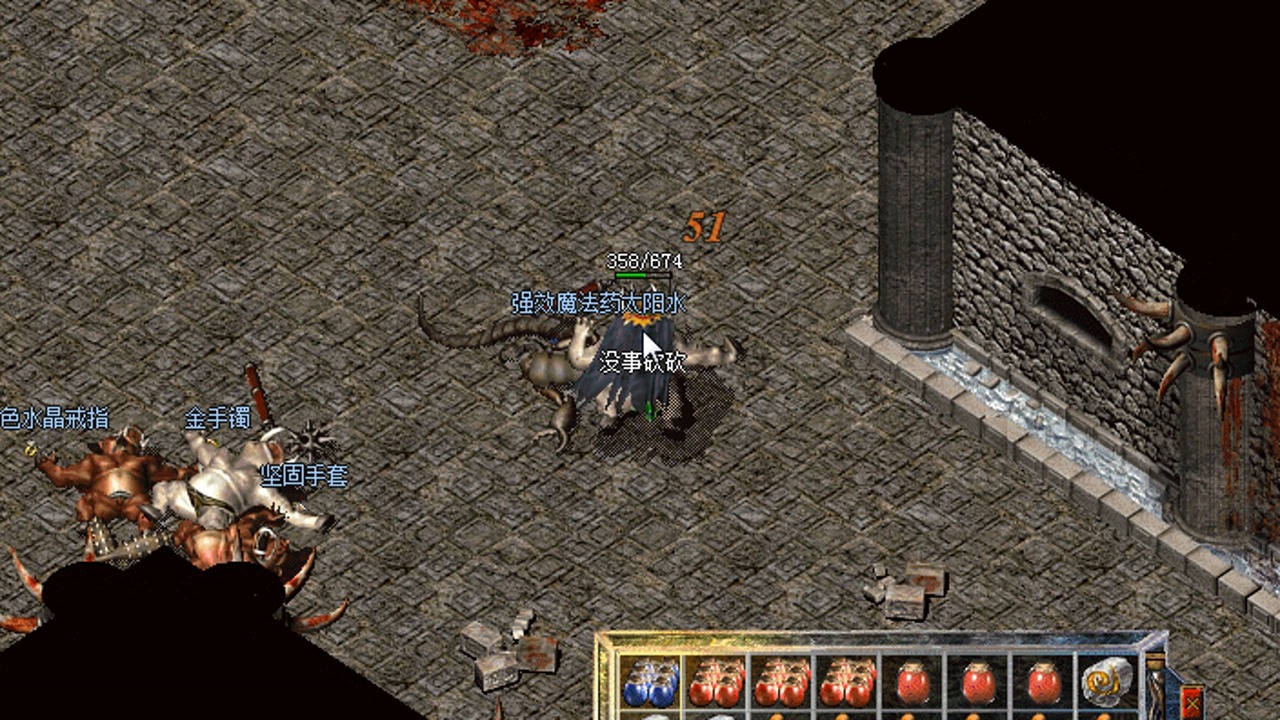Select the blue mana potion bundle
This screenshot has width=1280, height=720.
click(x=650, y=684)
